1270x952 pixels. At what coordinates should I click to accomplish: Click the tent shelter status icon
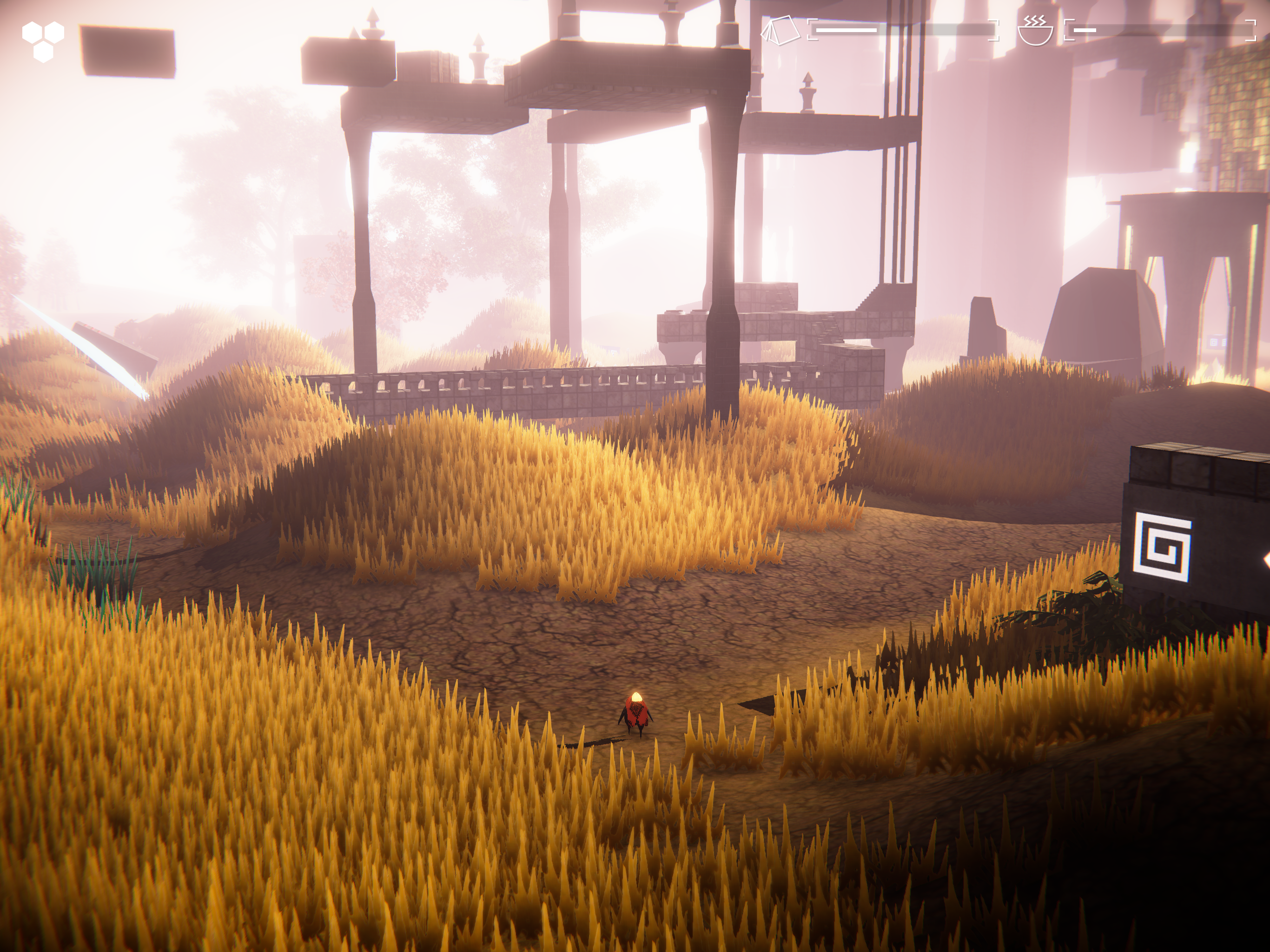[780, 30]
